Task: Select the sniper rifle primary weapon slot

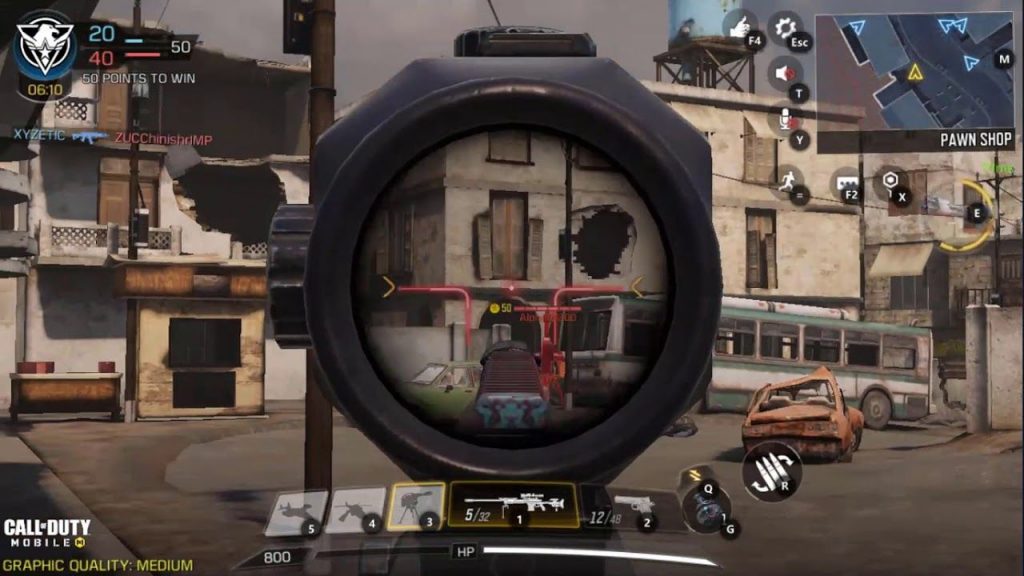Action: [514, 505]
